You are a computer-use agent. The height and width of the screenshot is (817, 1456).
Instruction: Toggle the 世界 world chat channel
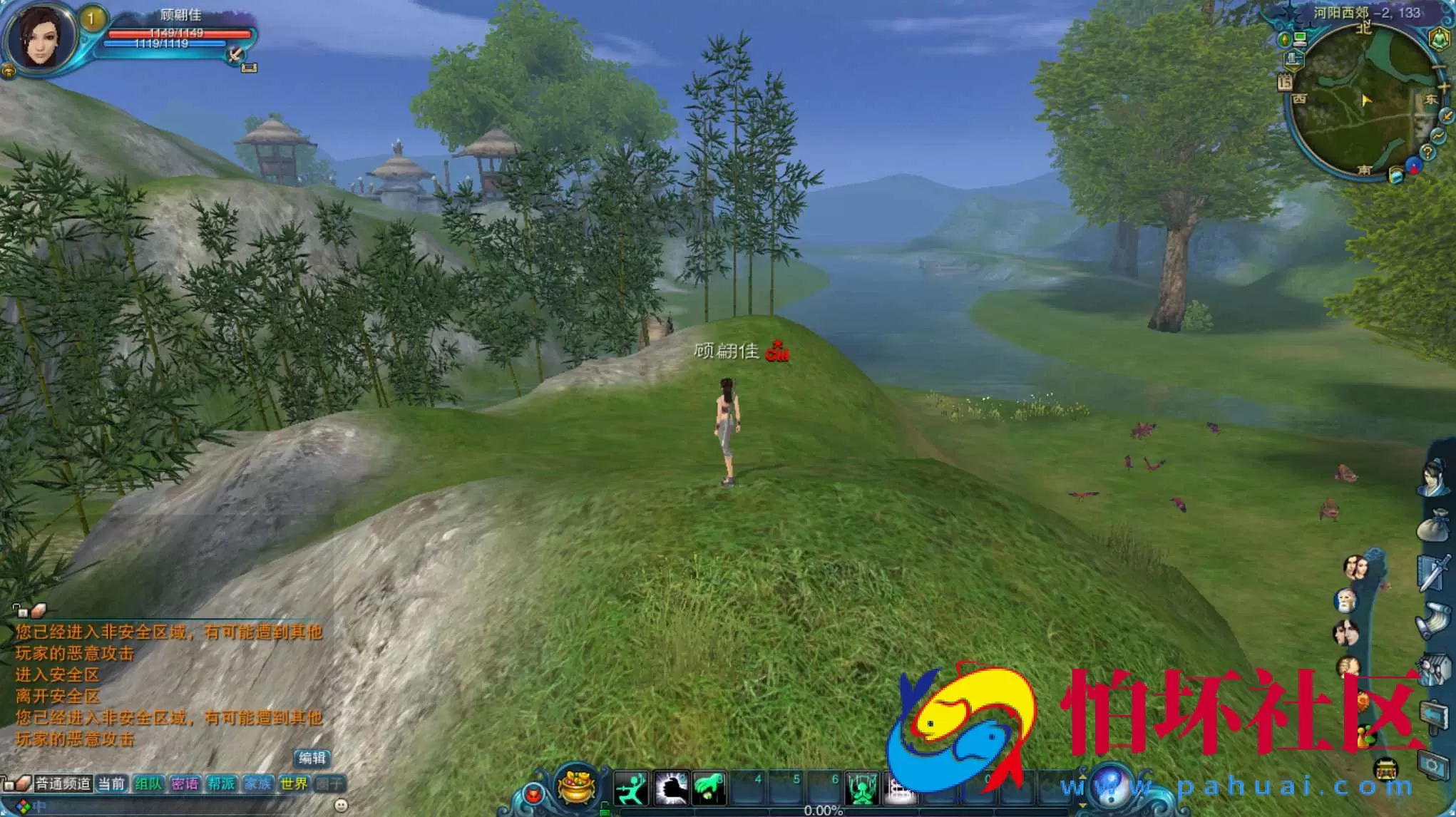pos(293,783)
